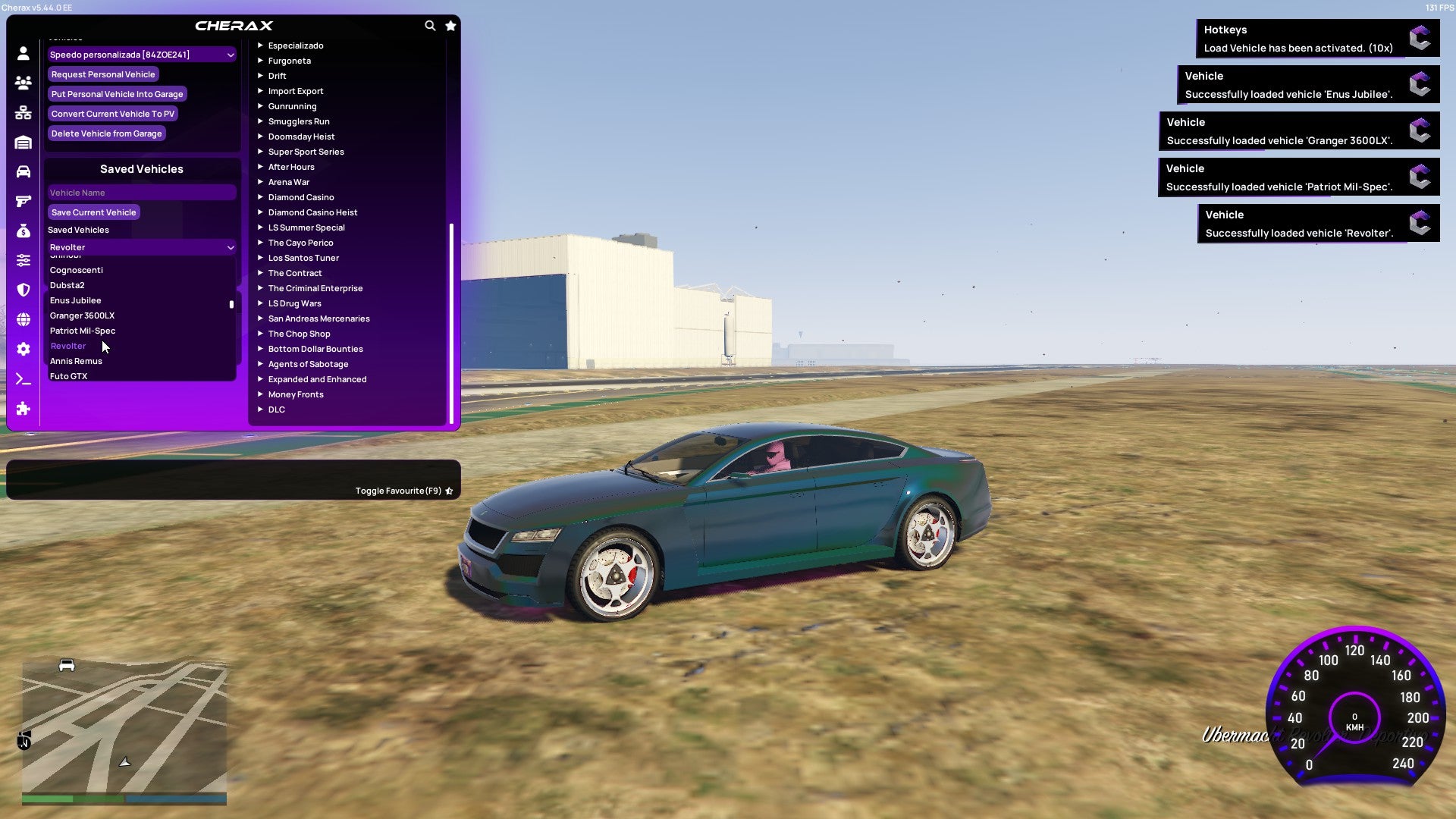Click Request Personal Vehicle
The width and height of the screenshot is (1456, 819).
tap(103, 74)
